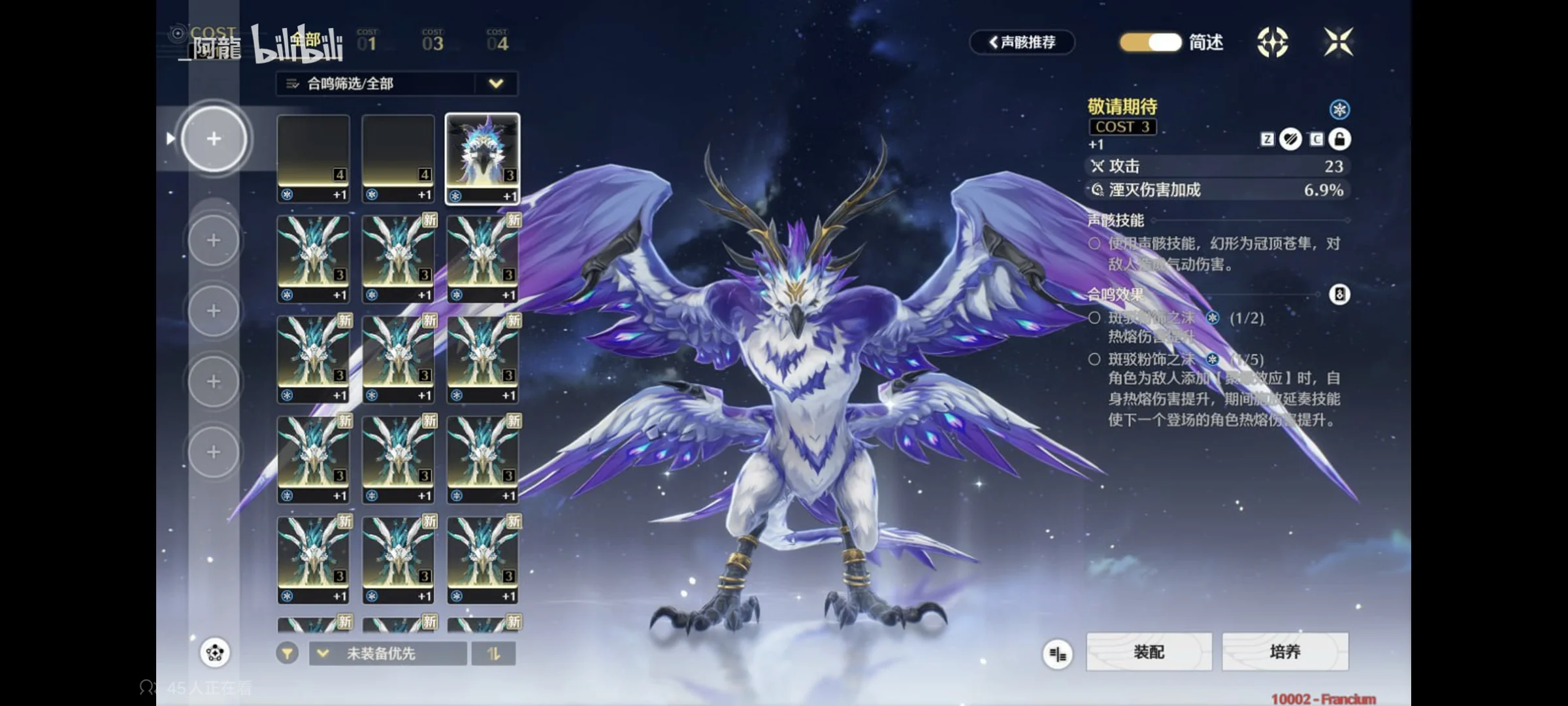Toggle the 简述 brief description switch

click(x=1151, y=42)
